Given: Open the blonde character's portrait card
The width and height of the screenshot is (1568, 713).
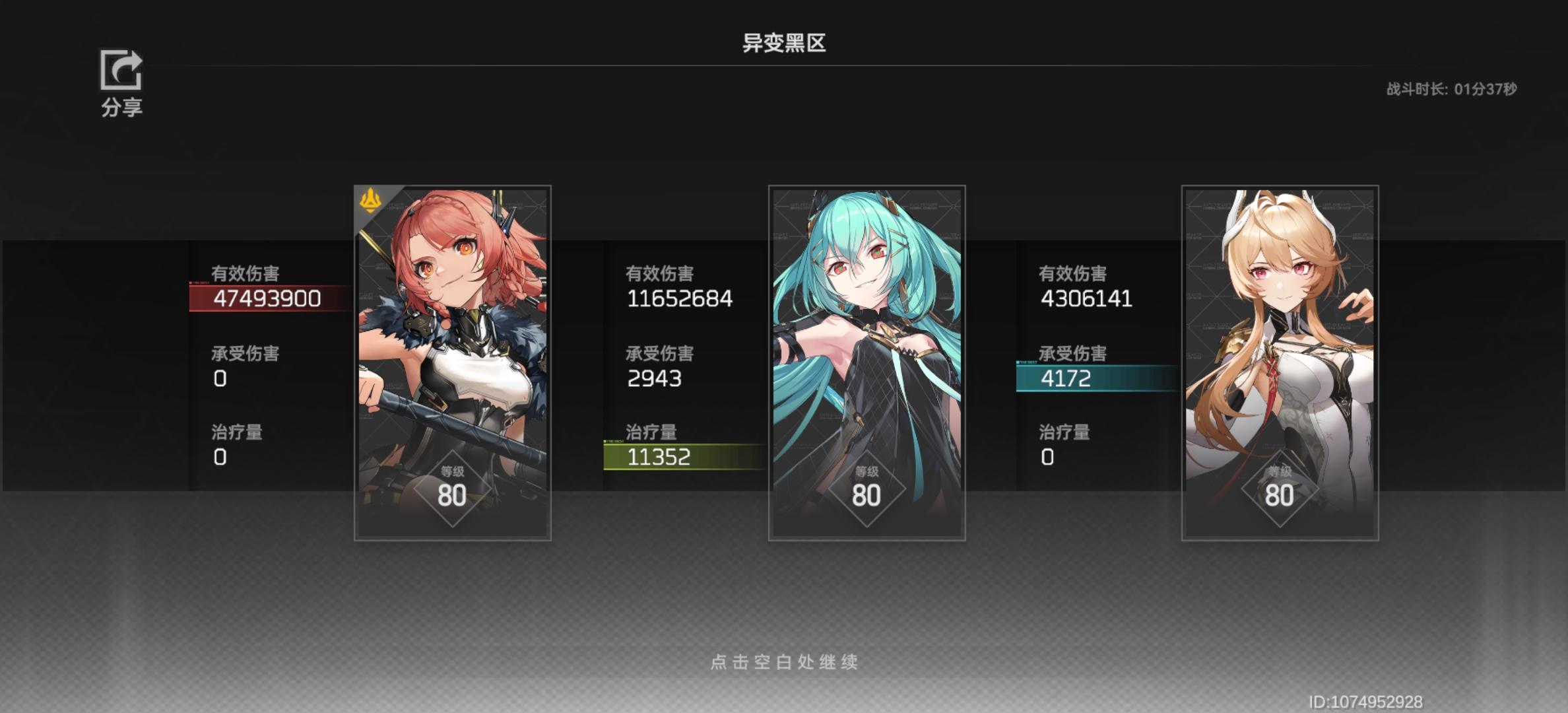Looking at the screenshot, I should (x=1280, y=363).
